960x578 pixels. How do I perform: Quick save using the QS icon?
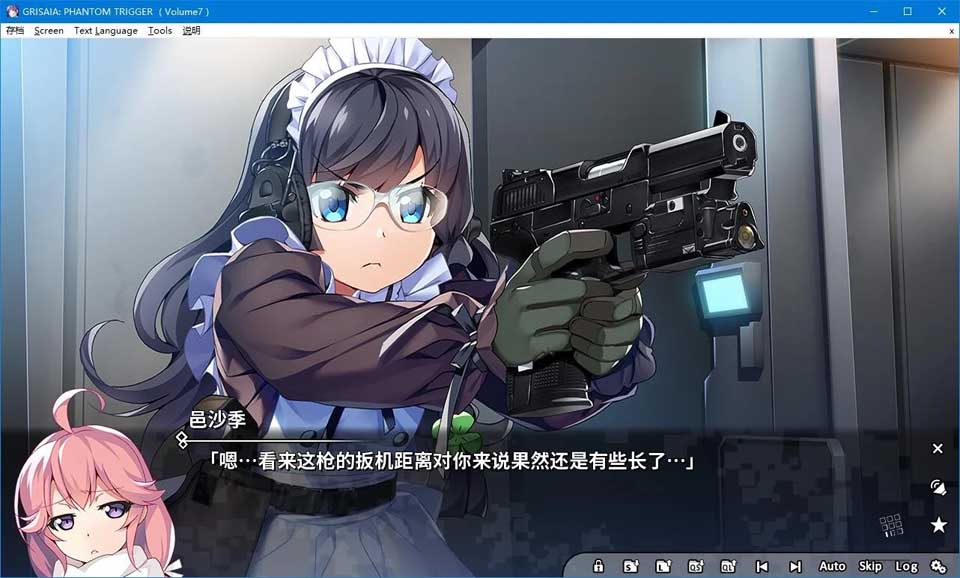(x=696, y=566)
